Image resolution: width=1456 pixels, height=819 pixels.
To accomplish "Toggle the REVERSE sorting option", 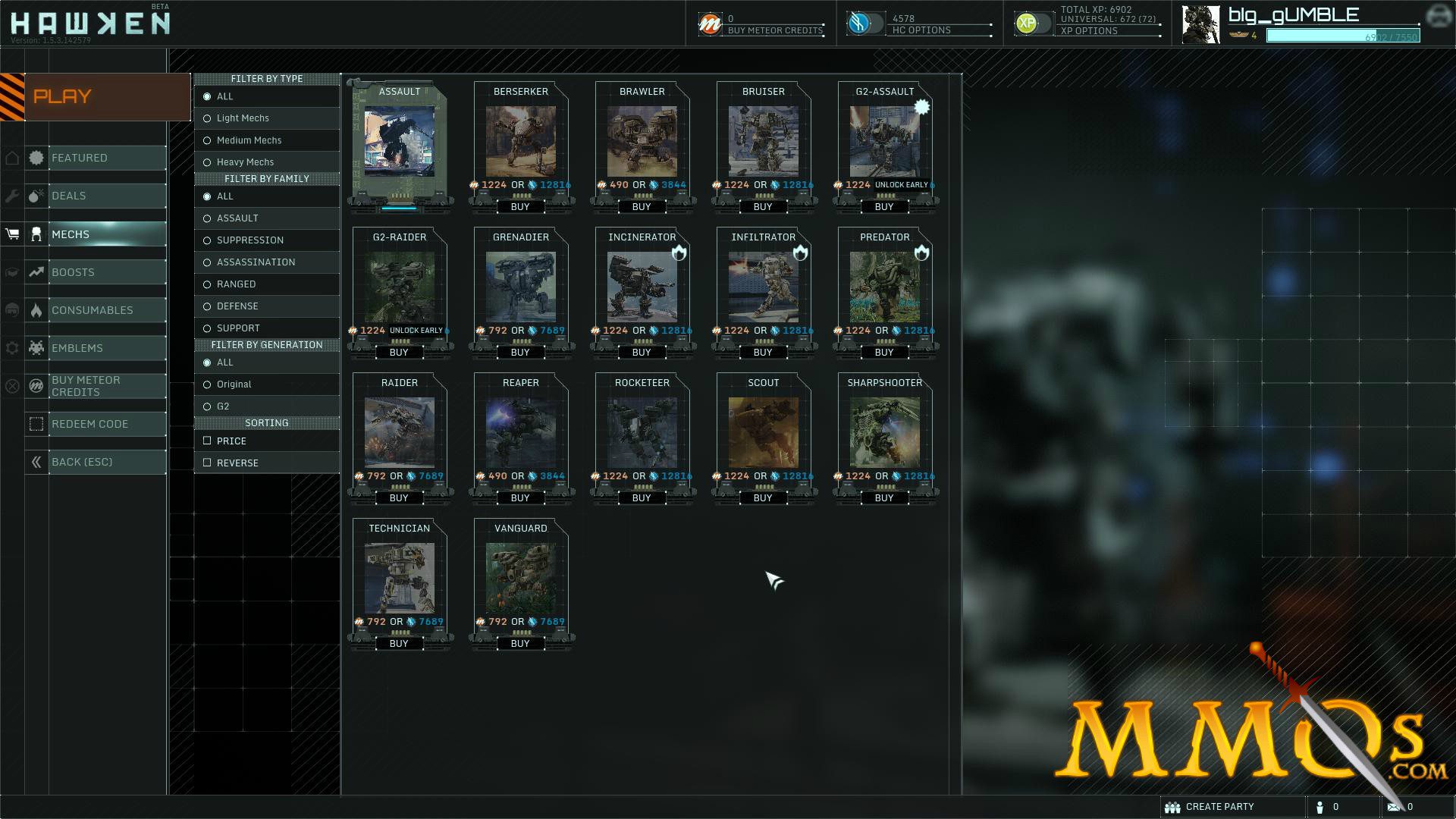I will (208, 463).
